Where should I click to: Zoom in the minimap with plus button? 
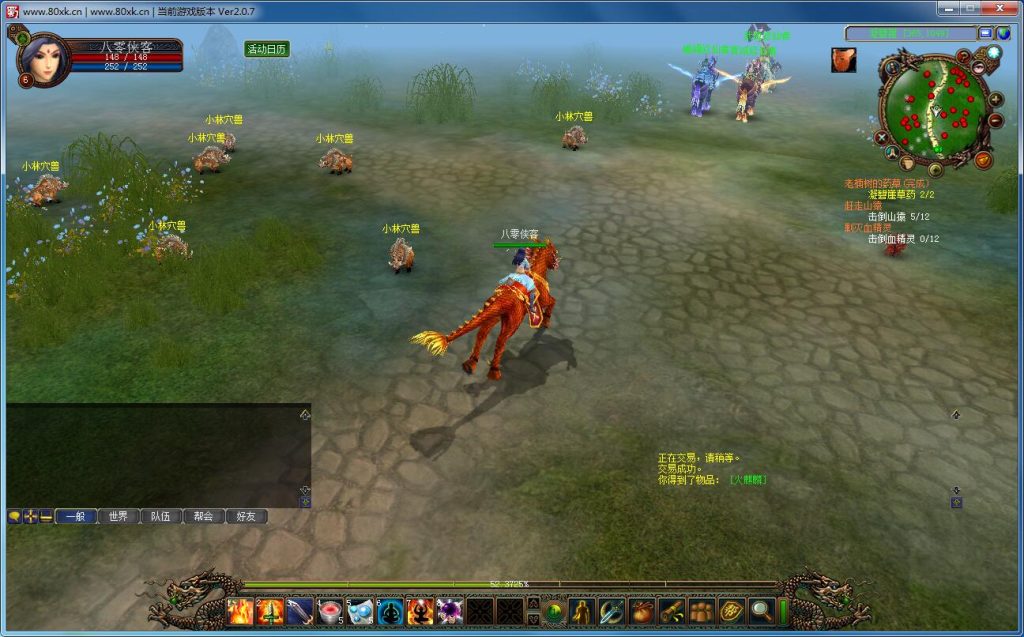click(995, 100)
